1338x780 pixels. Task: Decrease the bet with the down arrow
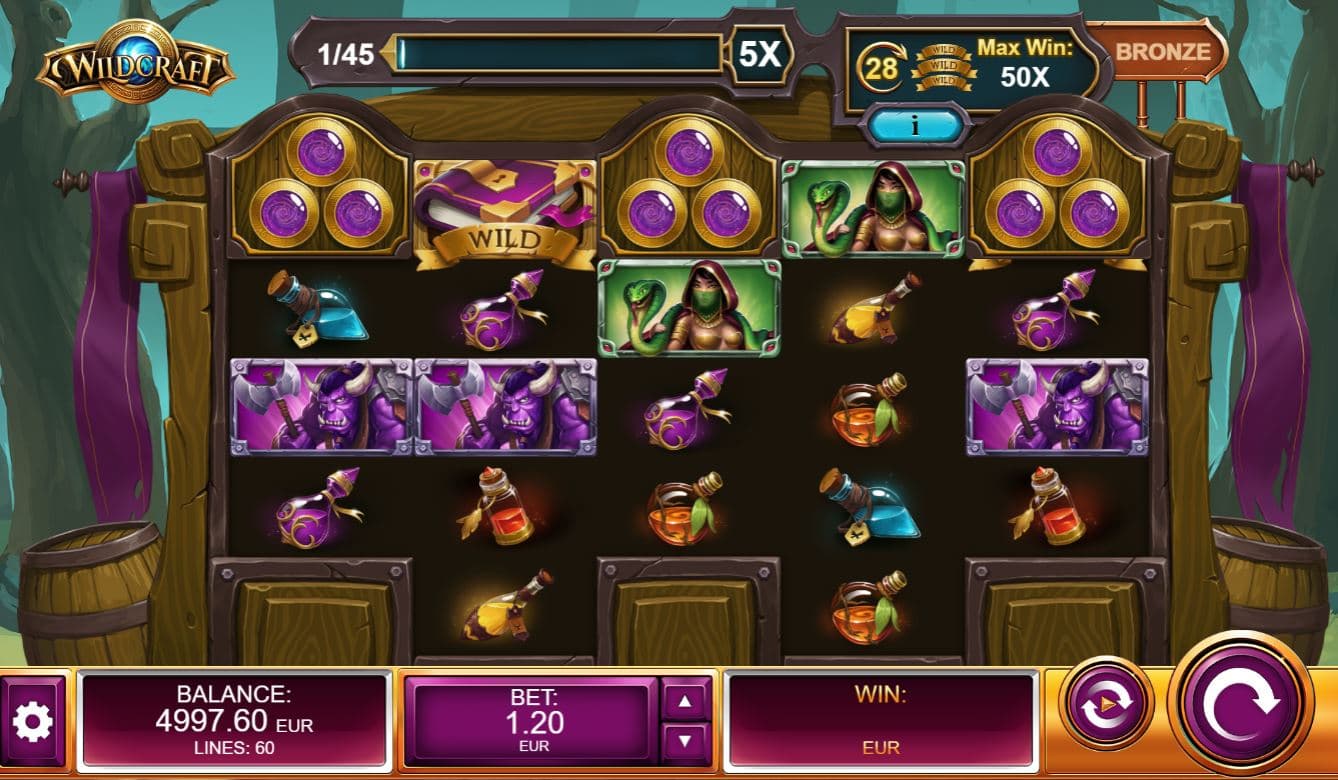point(685,741)
